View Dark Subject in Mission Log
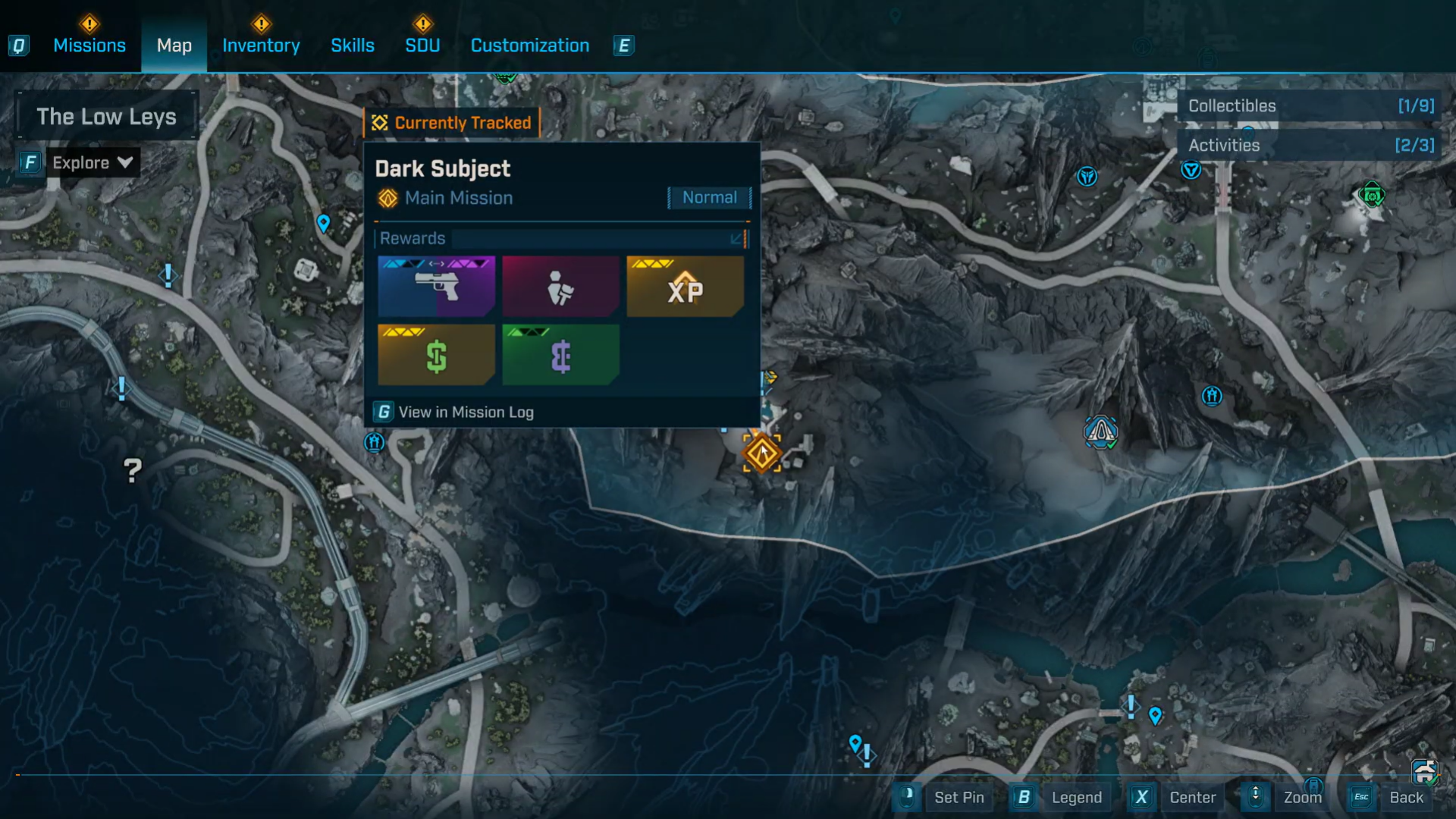 pos(466,412)
